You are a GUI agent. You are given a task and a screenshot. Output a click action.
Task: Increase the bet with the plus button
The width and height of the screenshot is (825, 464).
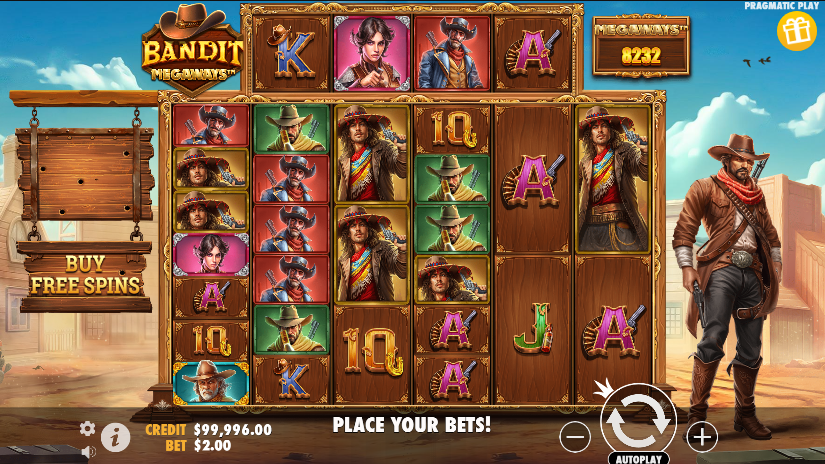[x=702, y=436]
